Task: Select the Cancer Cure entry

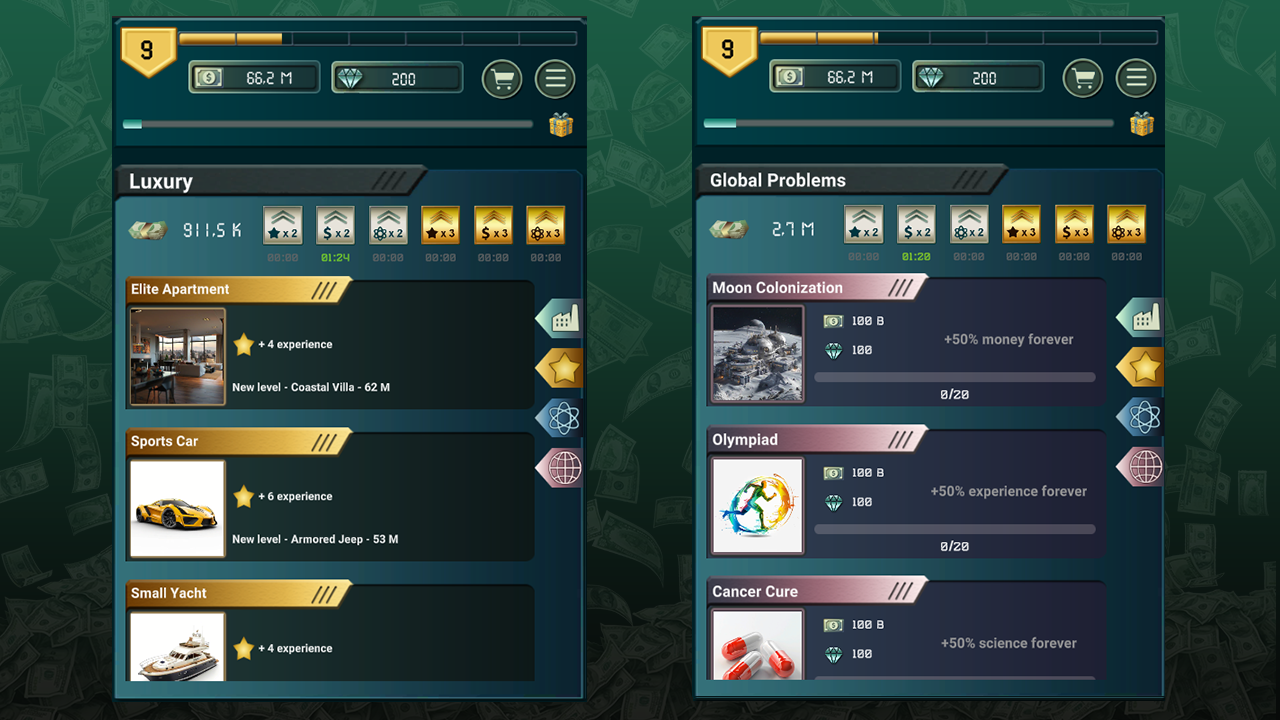Action: [810, 591]
